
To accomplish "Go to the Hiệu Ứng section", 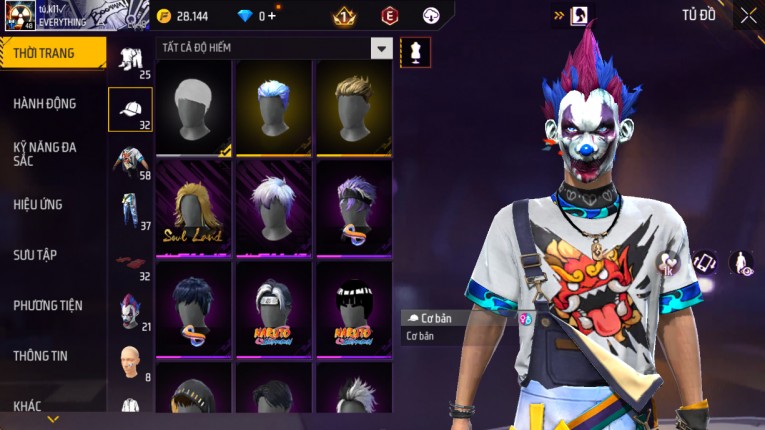I will pos(38,204).
